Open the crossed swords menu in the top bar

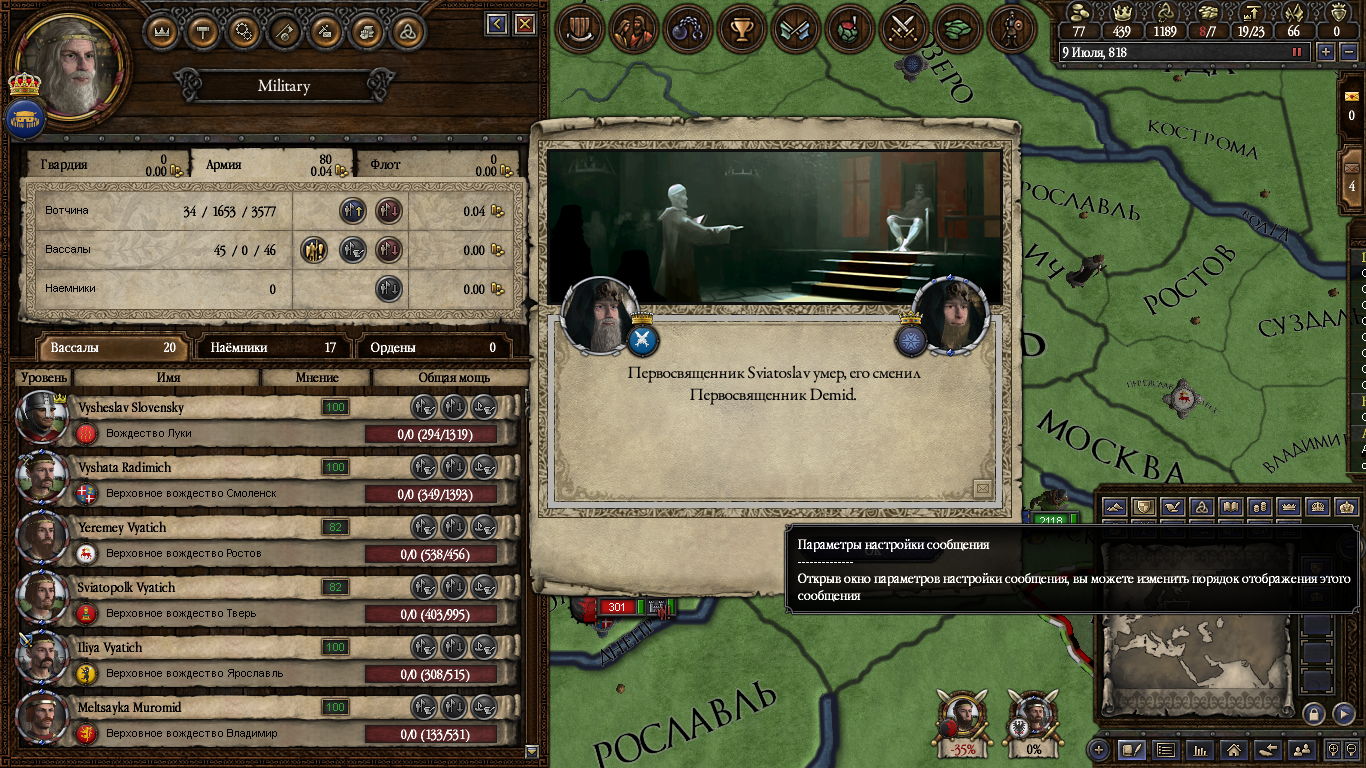pyautogui.click(x=904, y=28)
